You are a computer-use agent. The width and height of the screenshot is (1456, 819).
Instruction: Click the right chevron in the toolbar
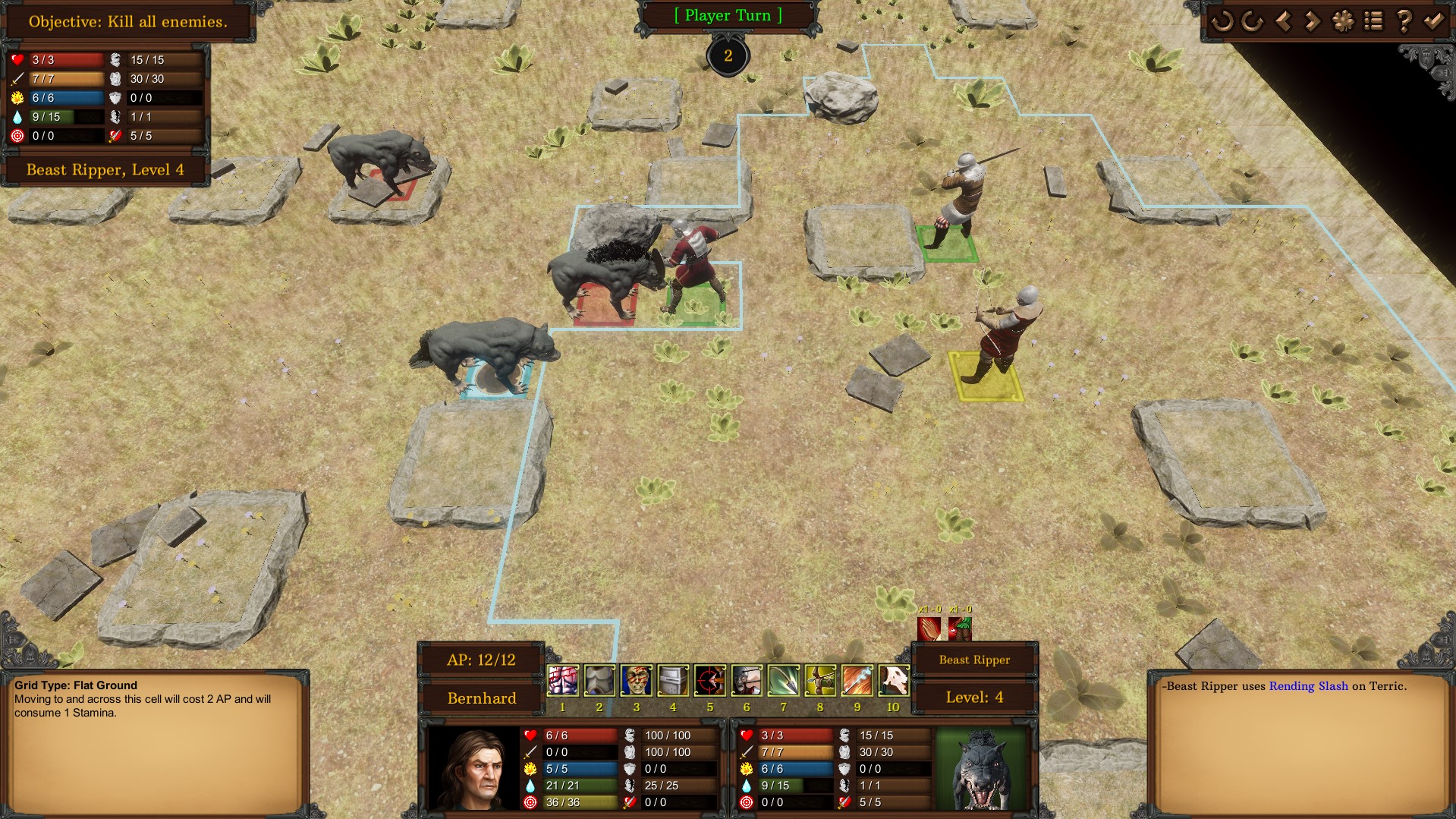[x=1313, y=22]
